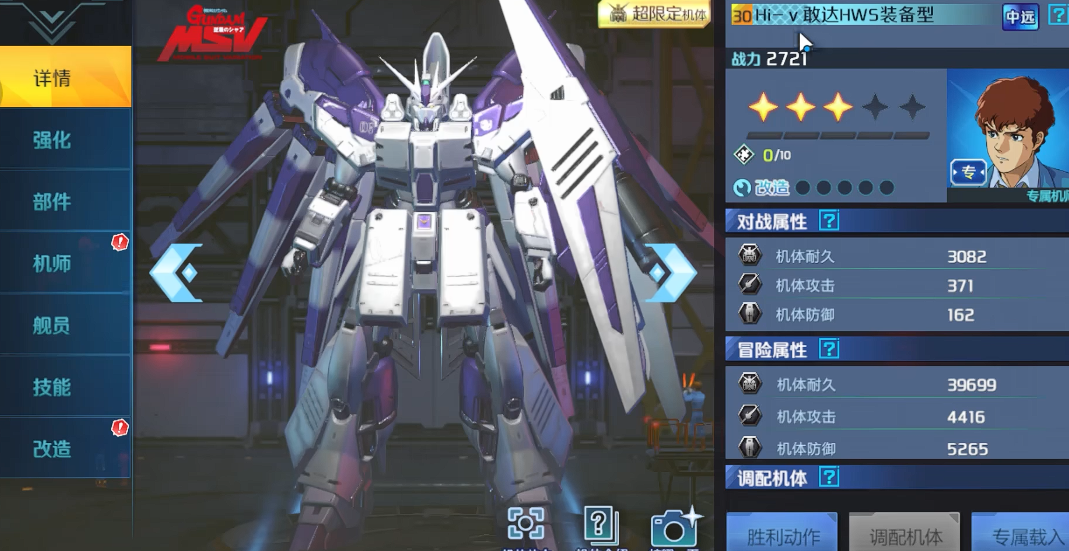Select the pilot portrait
Image resolution: width=1069 pixels, height=551 pixels.
1008,130
